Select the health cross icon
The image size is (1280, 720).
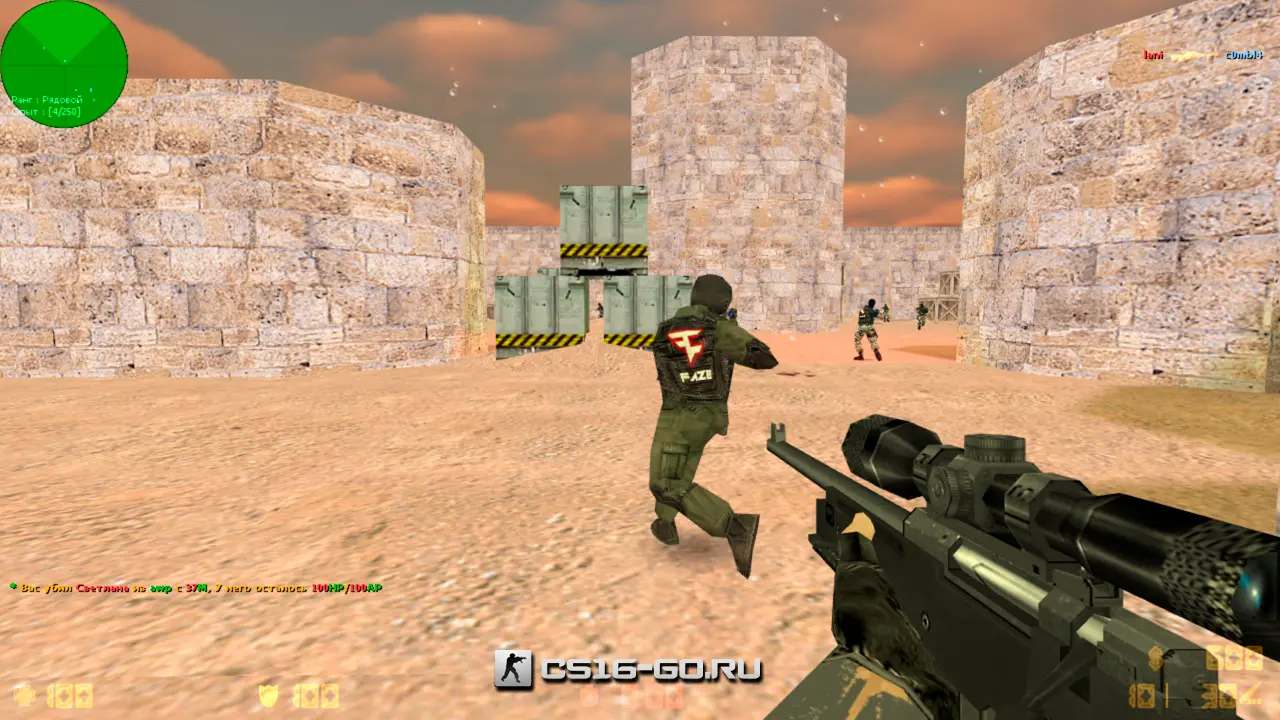(x=23, y=695)
